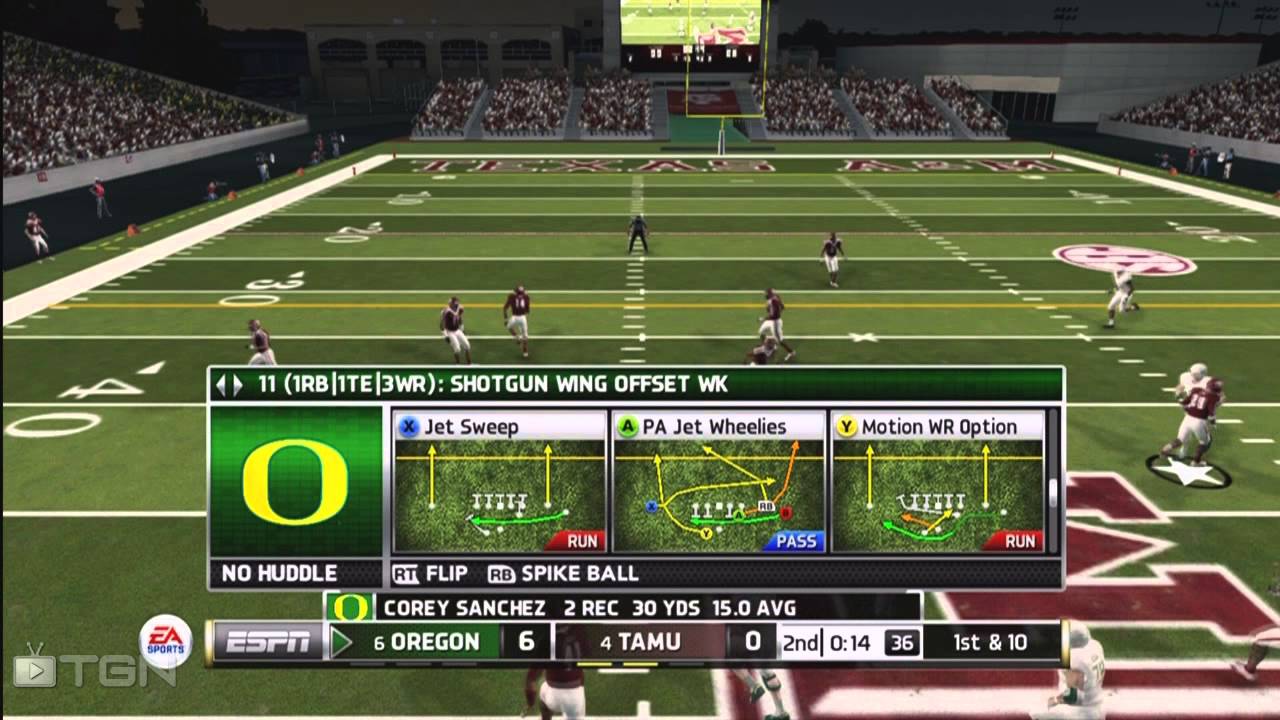Click the Oregon team logo panel
Viewport: 1280px width, 720px height.
pyautogui.click(x=295, y=481)
